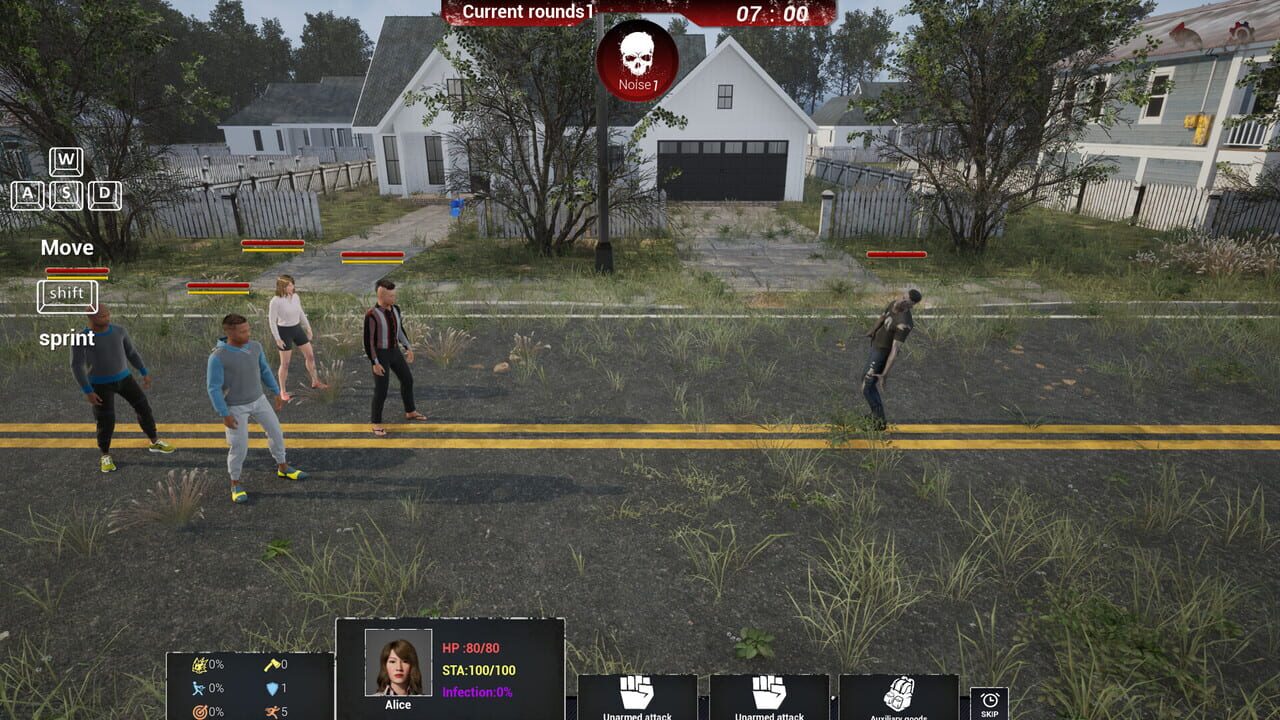Click the yellow fist strength icon
1280x720 pixels.
tap(199, 664)
